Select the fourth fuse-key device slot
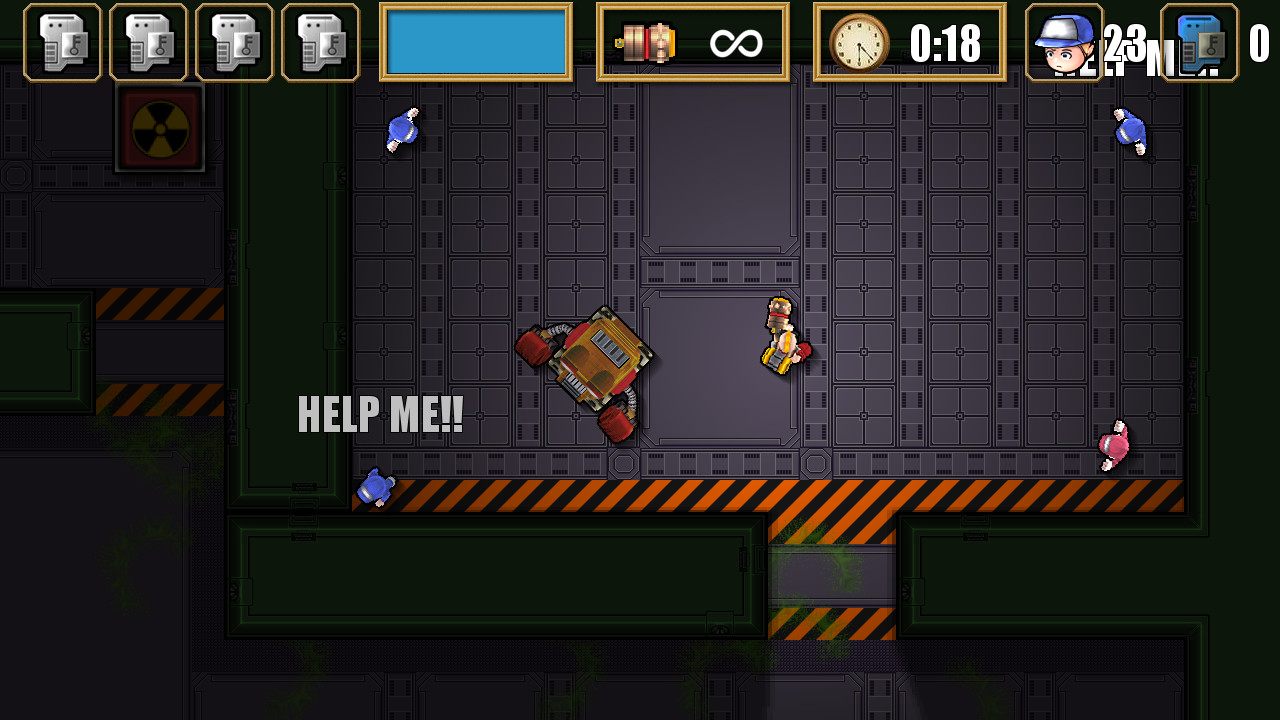1280x720 pixels. pyautogui.click(x=320, y=41)
